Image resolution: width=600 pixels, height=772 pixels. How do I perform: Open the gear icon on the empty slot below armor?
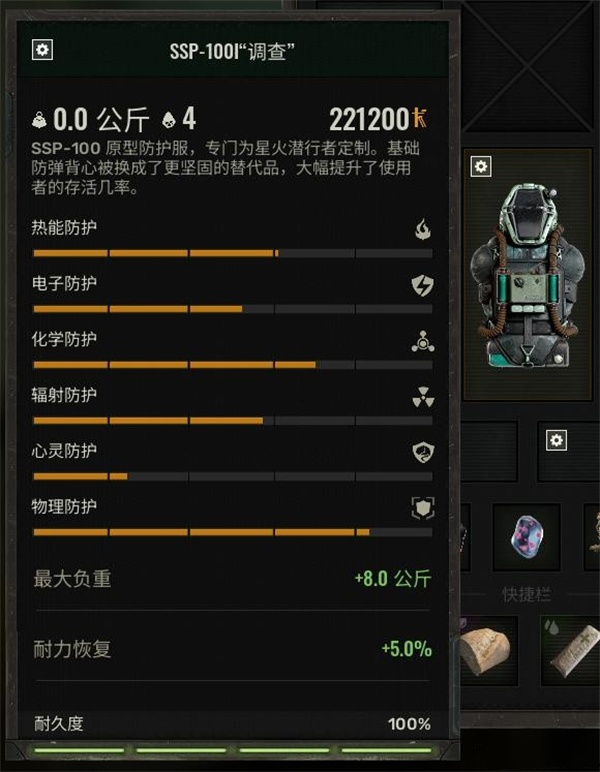tap(557, 440)
